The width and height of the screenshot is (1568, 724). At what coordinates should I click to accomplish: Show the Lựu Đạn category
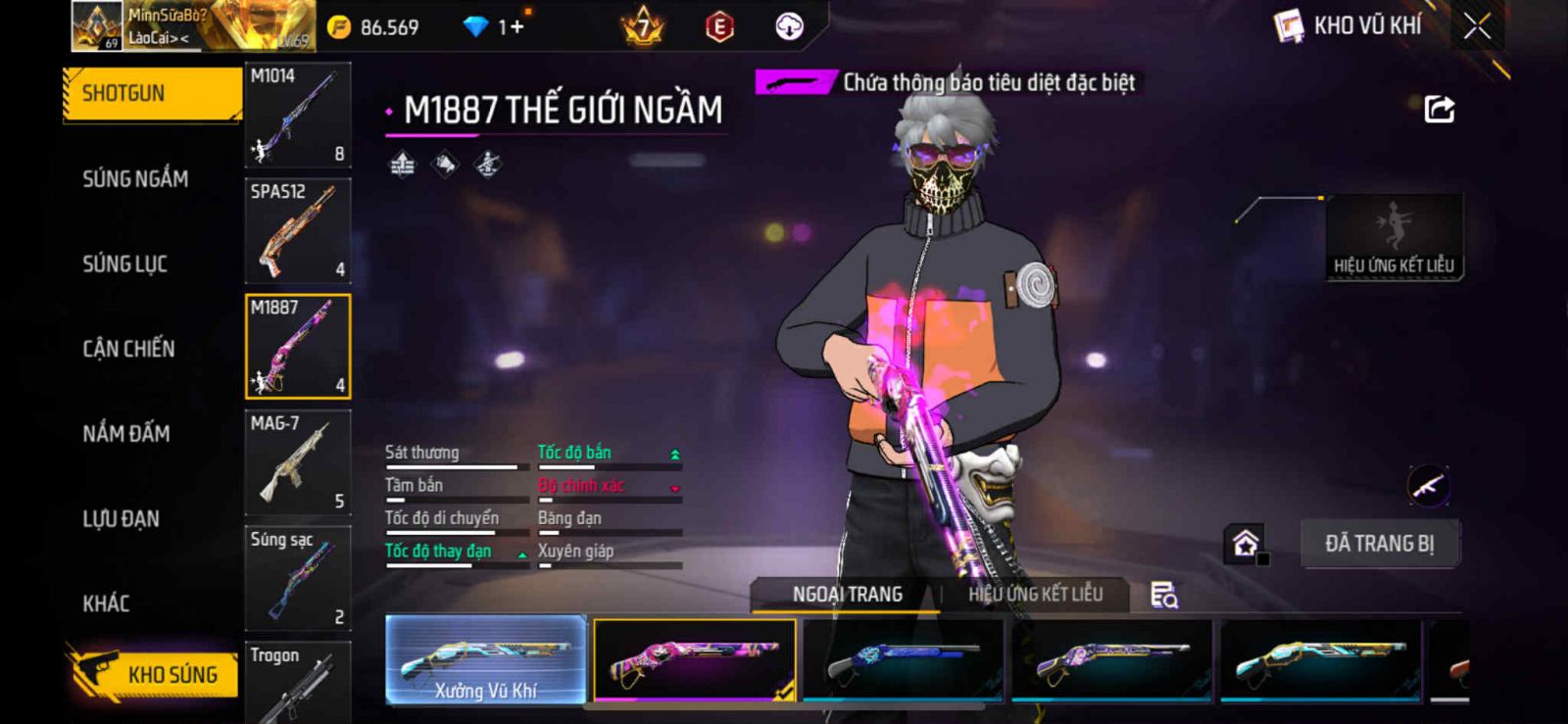coord(121,519)
